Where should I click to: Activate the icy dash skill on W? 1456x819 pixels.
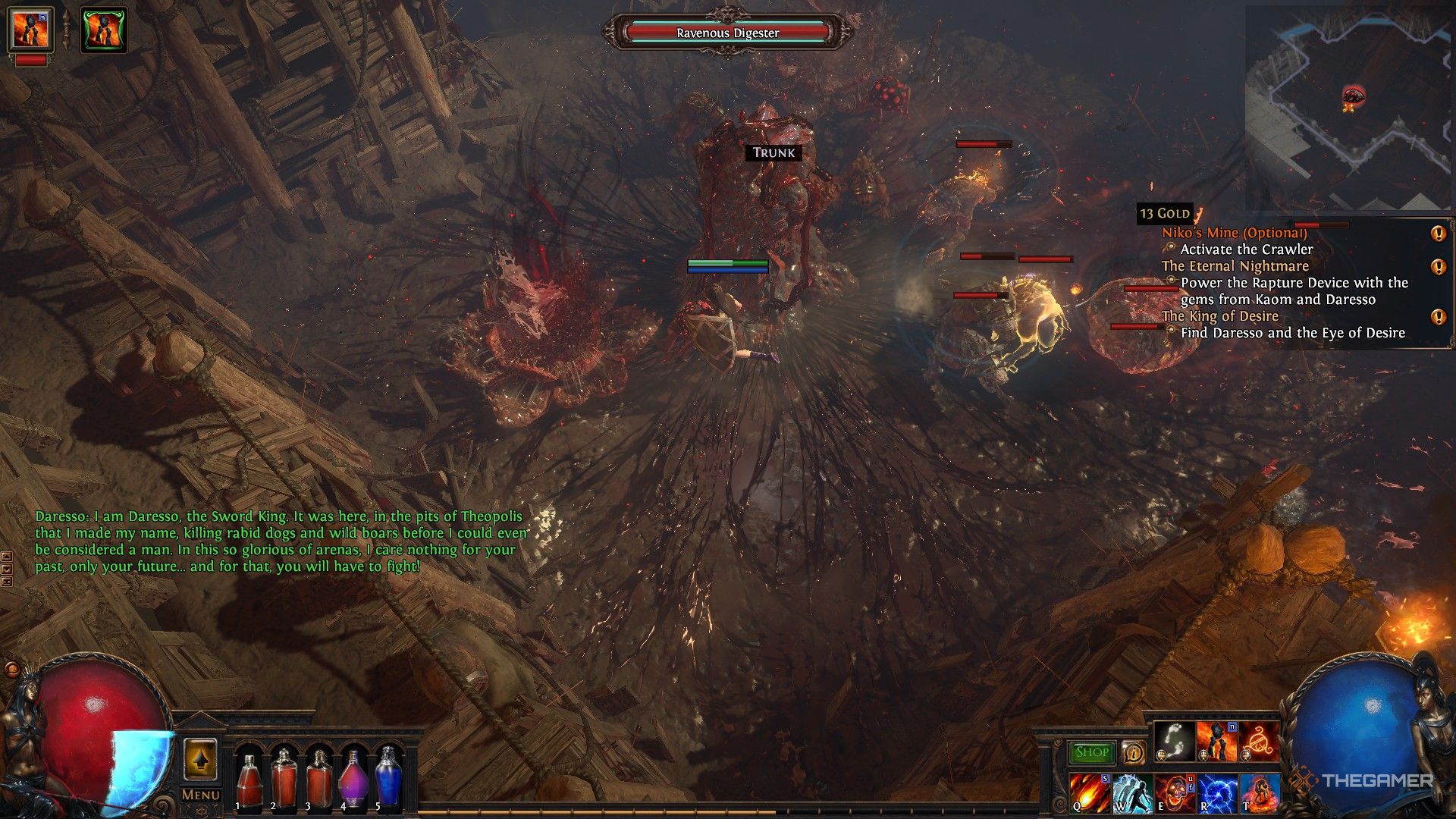point(1132,792)
